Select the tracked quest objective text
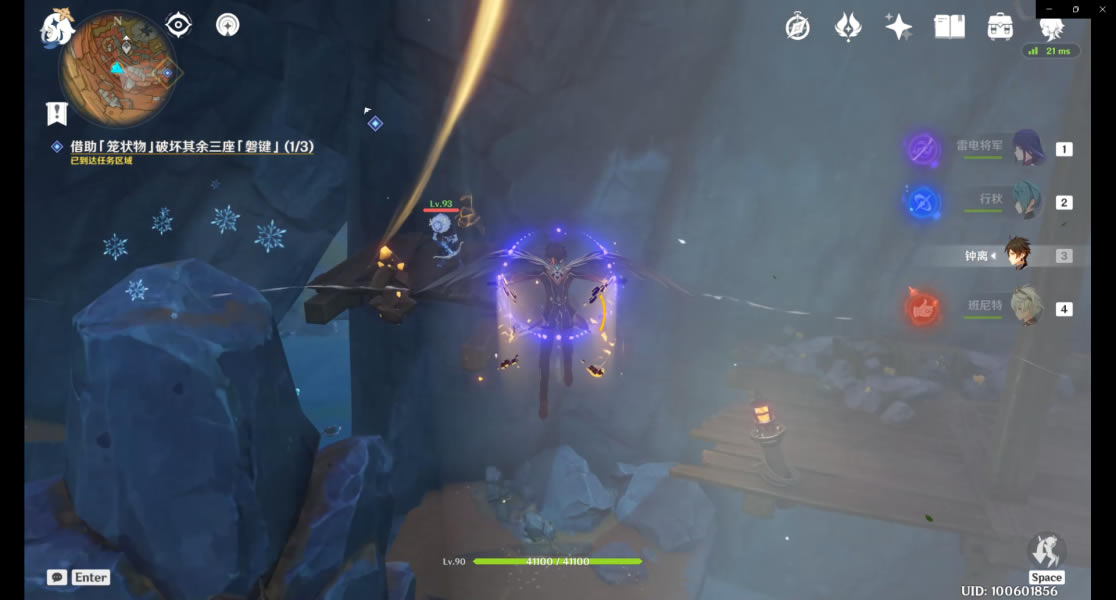Screen dimensions: 1116x600 pyautogui.click(x=191, y=147)
